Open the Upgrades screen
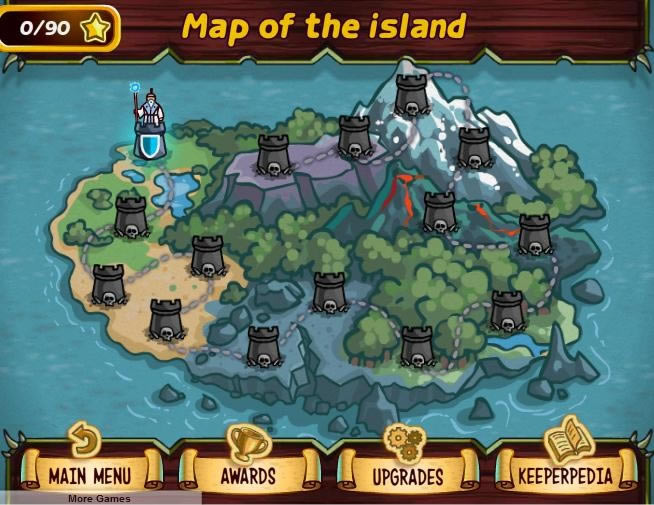Viewport: 654px width, 505px height. (408, 473)
